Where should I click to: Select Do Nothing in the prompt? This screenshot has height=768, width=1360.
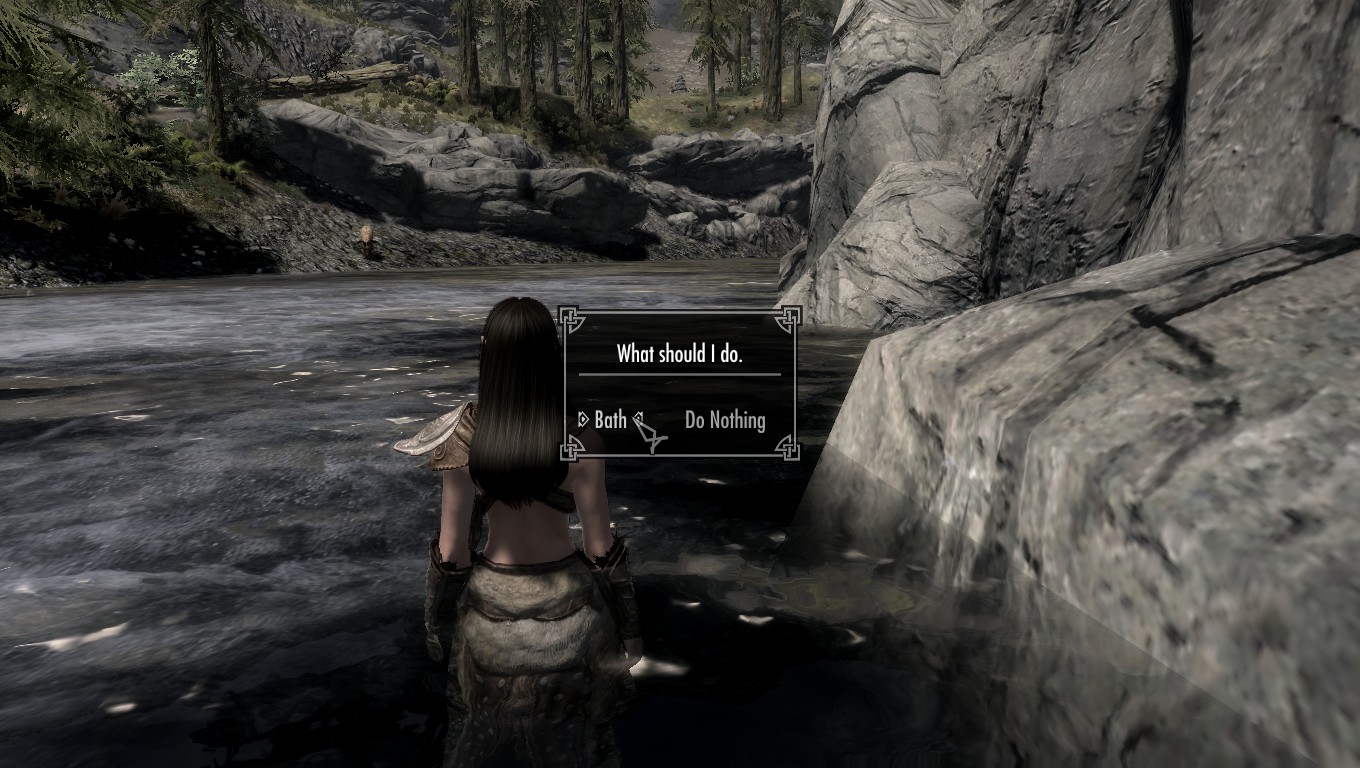point(725,420)
